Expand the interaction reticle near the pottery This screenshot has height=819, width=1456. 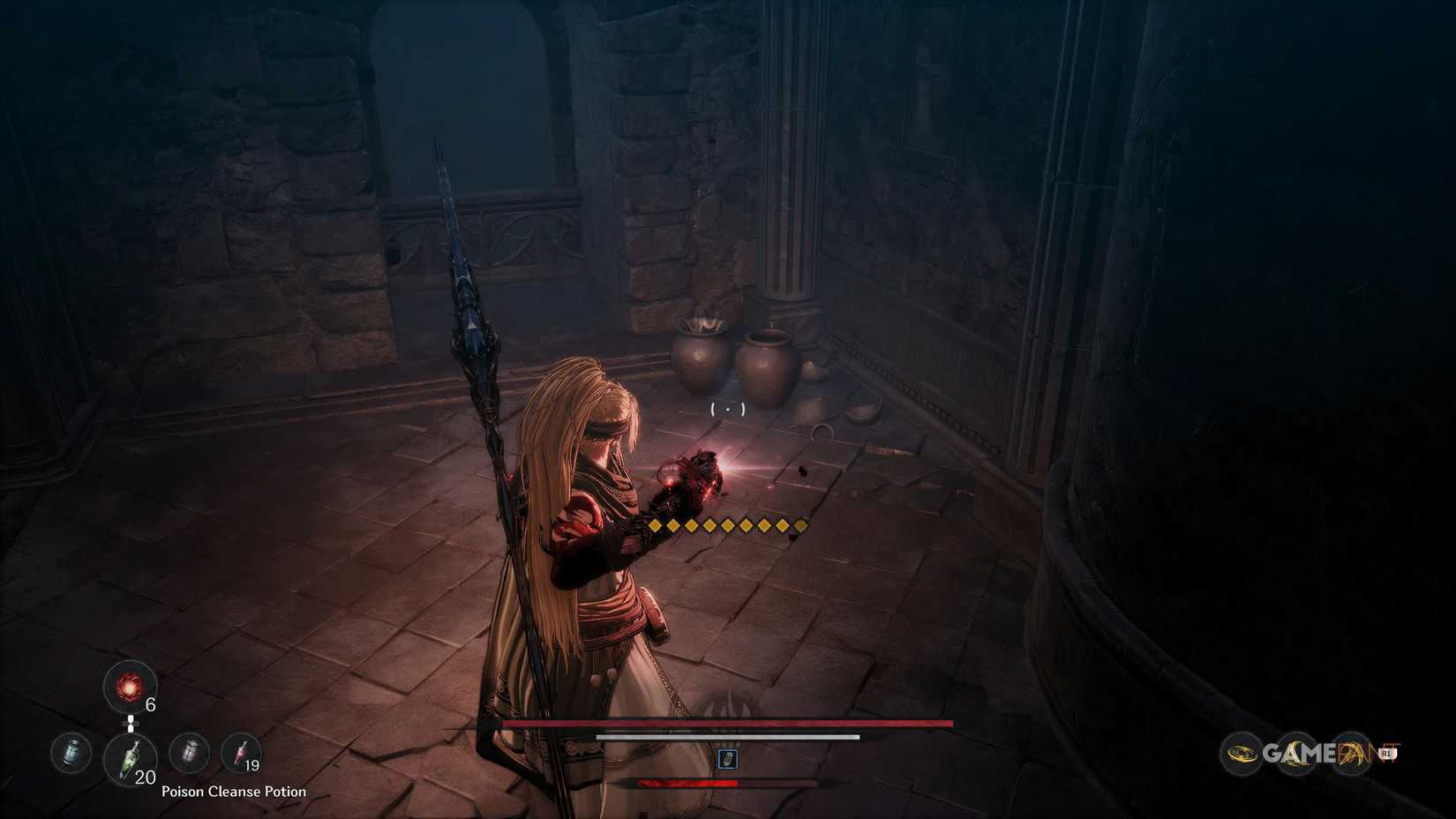[725, 408]
